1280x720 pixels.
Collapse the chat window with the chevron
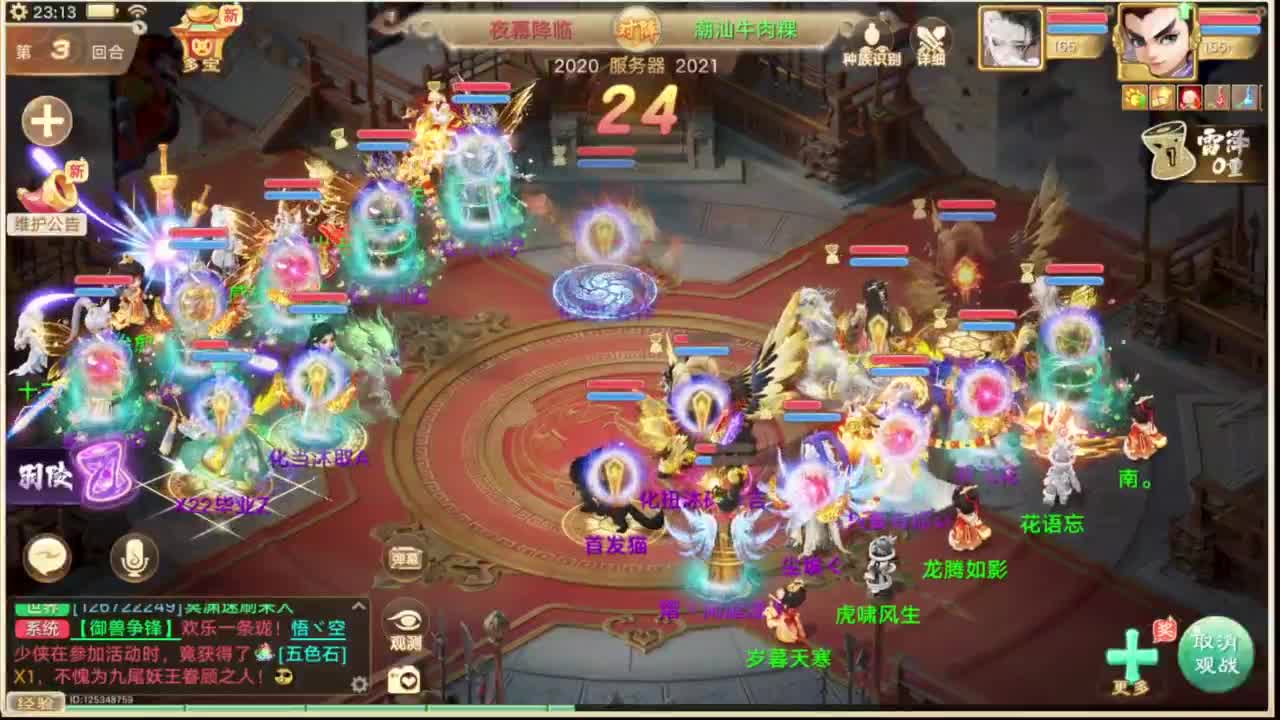(x=359, y=605)
